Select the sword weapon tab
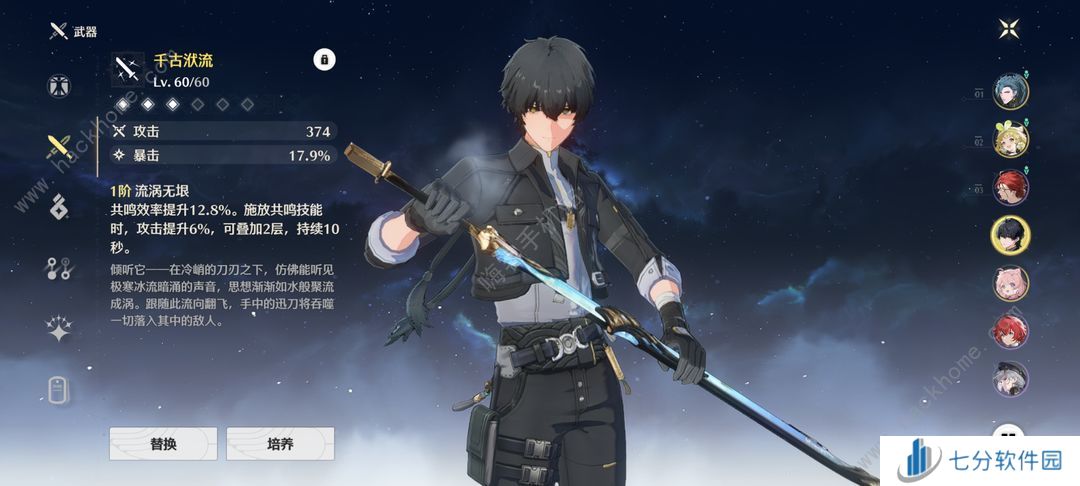Viewport: 1080px width, 486px height. coord(59,148)
